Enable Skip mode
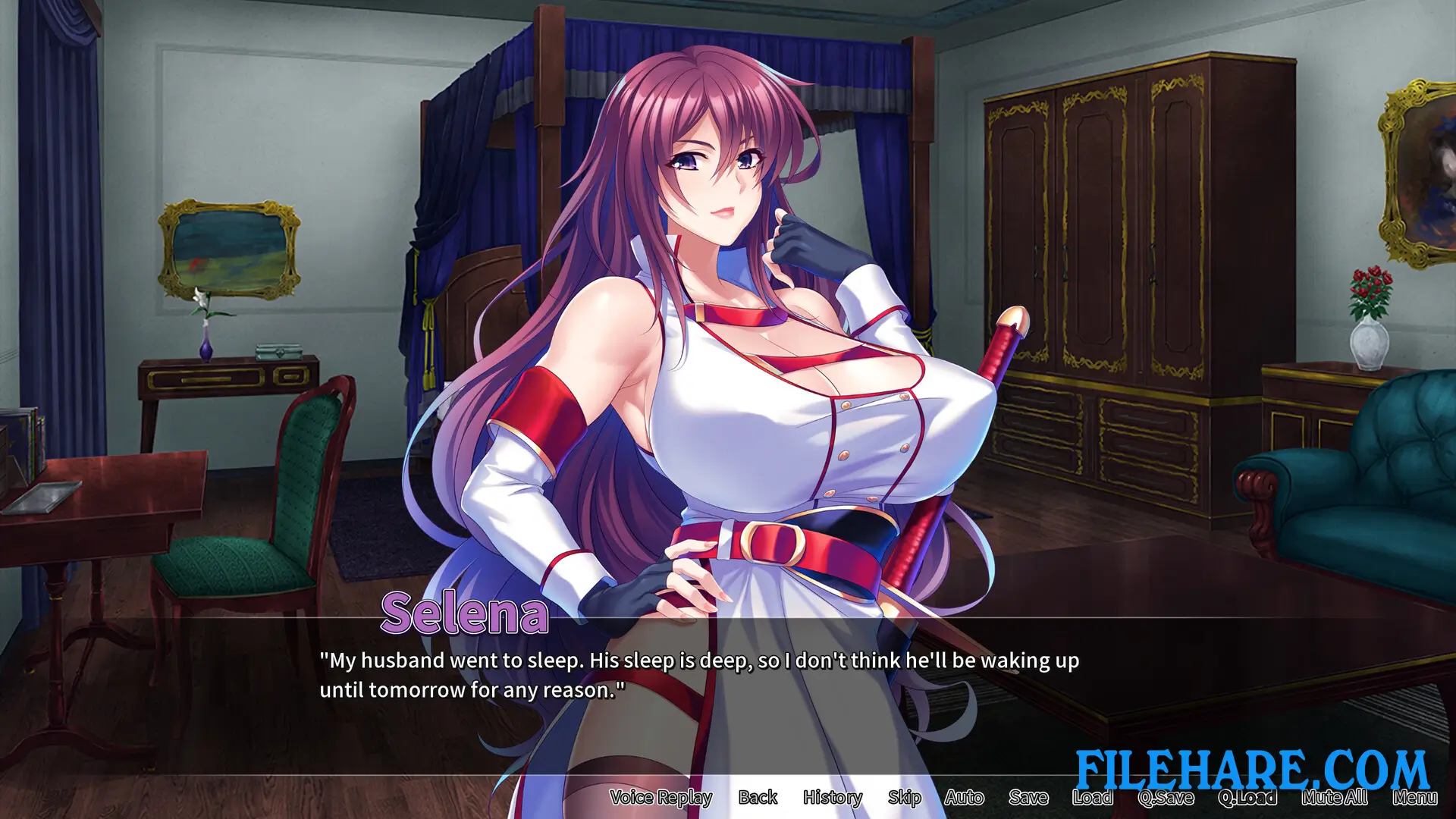The image size is (1456, 819). pyautogui.click(x=904, y=797)
